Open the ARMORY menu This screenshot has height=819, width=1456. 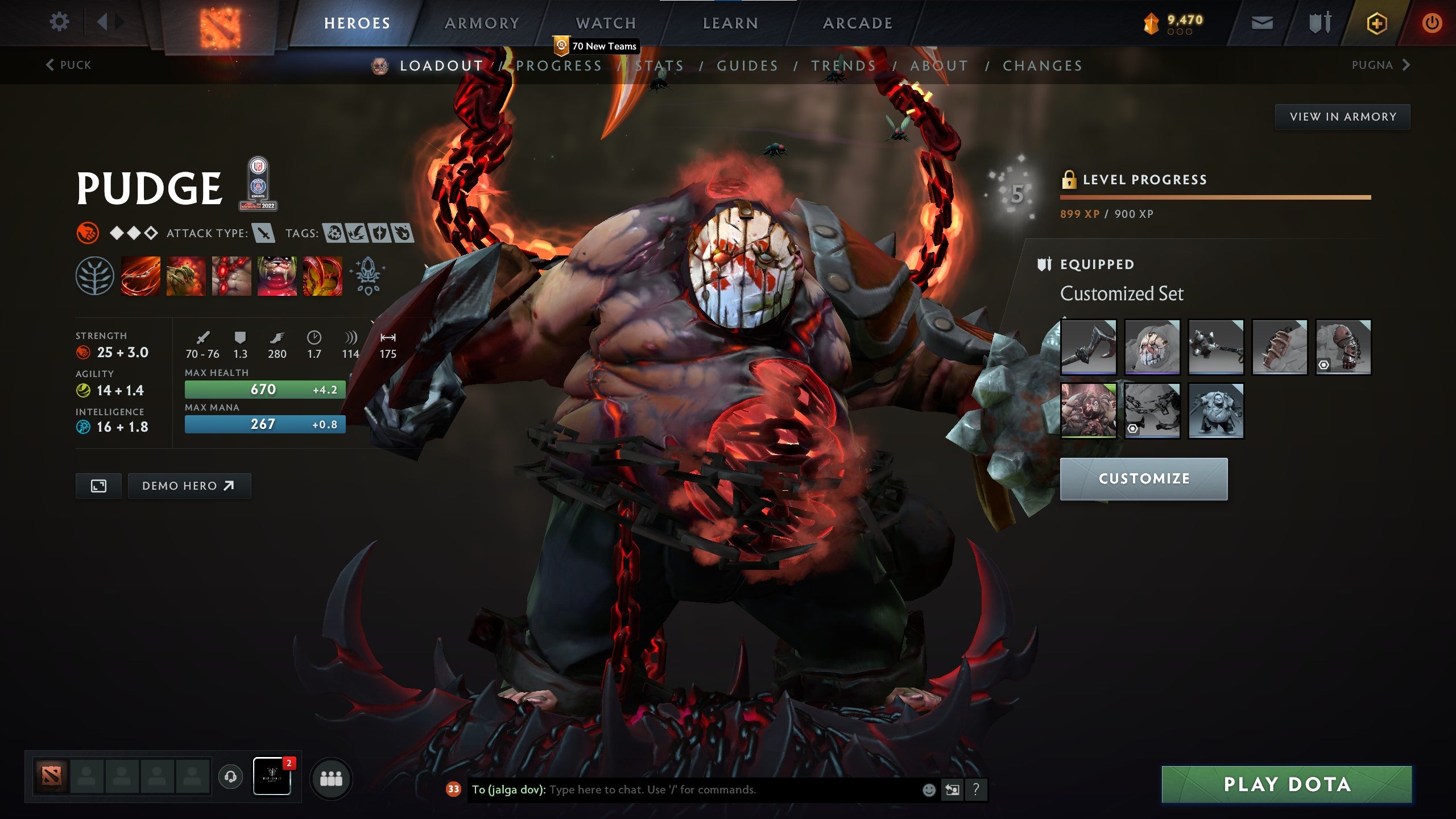[x=481, y=23]
